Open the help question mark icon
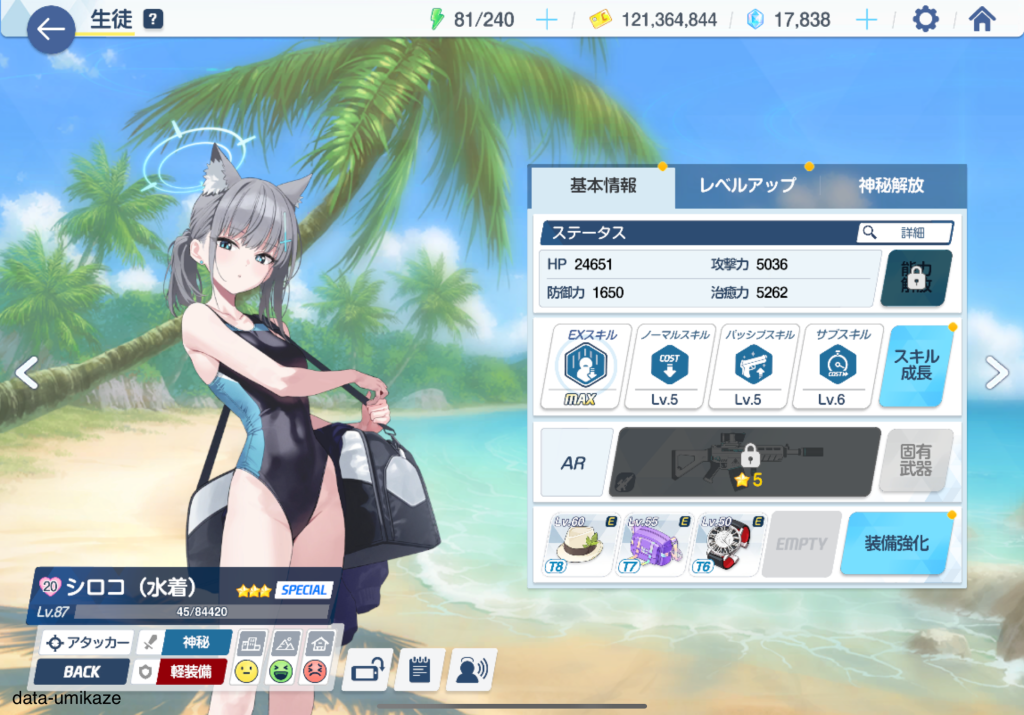This screenshot has width=1024, height=715. point(153,19)
